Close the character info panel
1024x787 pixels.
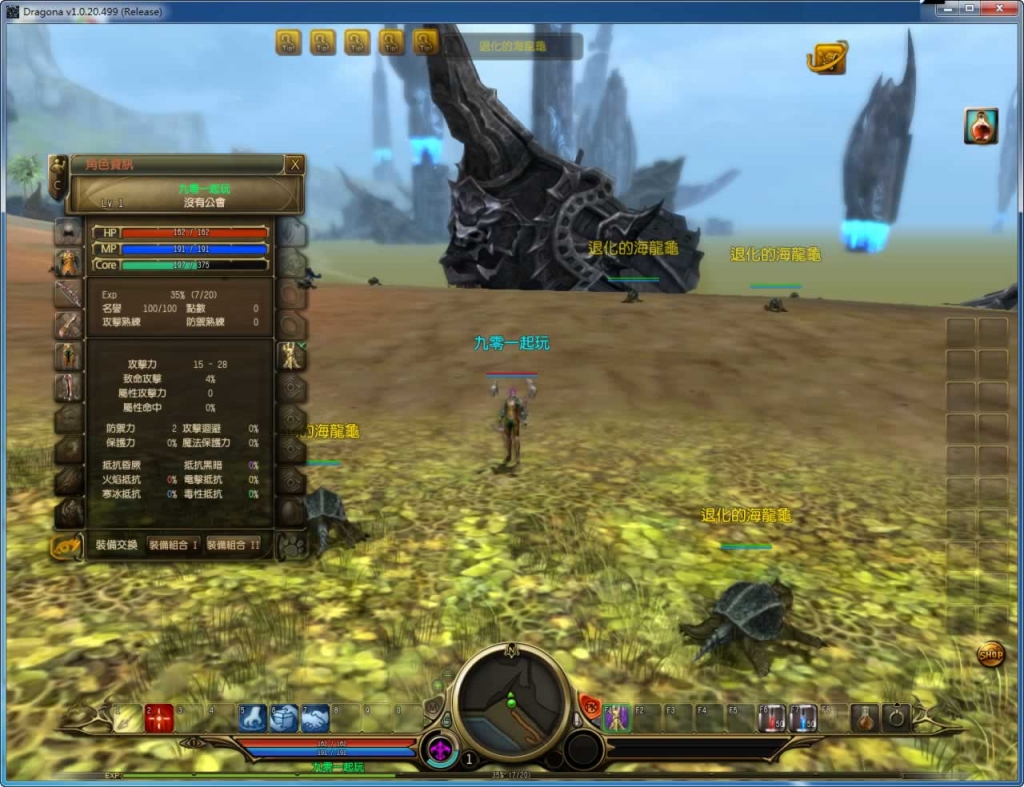click(294, 165)
